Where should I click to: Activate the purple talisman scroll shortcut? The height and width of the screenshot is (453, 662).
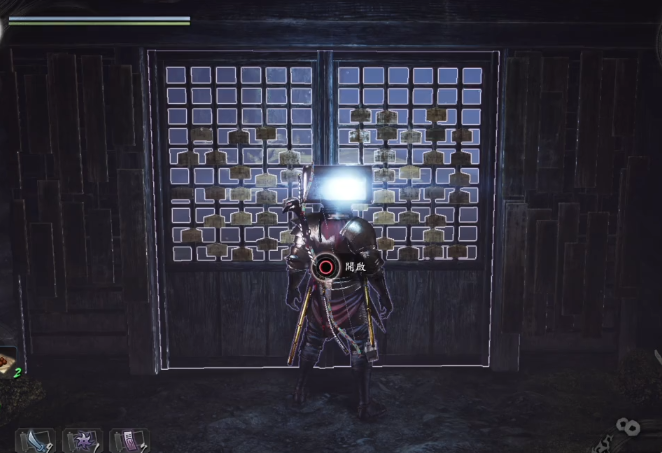[x=129, y=441]
